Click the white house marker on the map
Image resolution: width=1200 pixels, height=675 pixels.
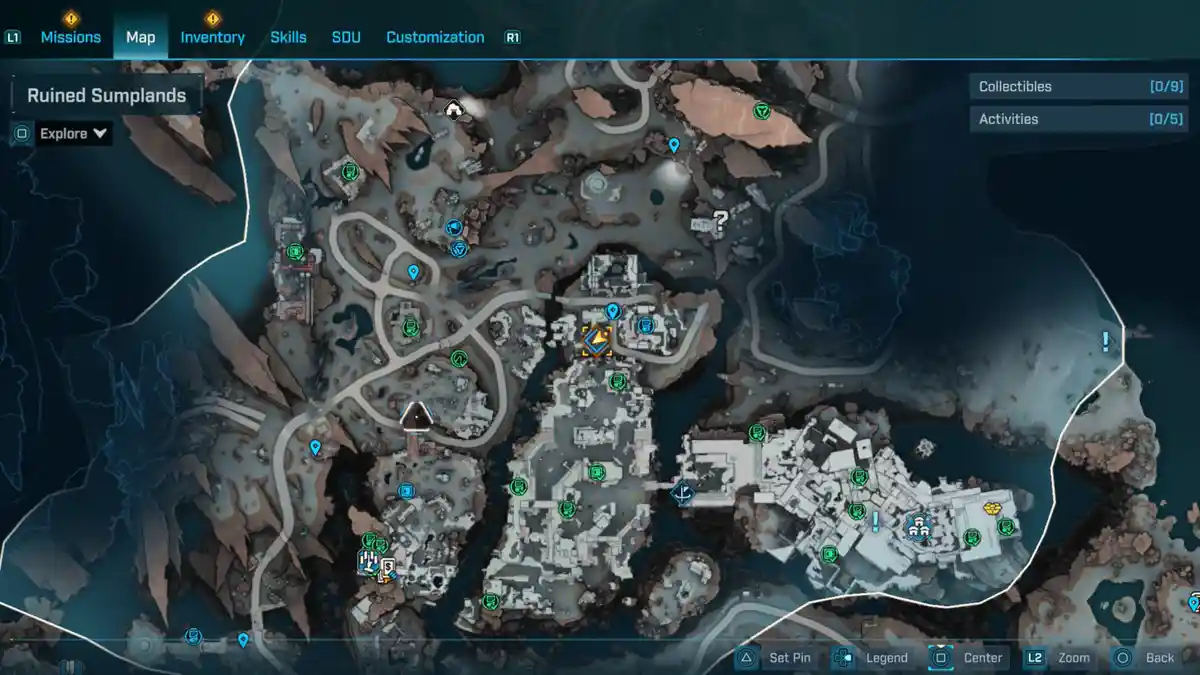coord(454,109)
